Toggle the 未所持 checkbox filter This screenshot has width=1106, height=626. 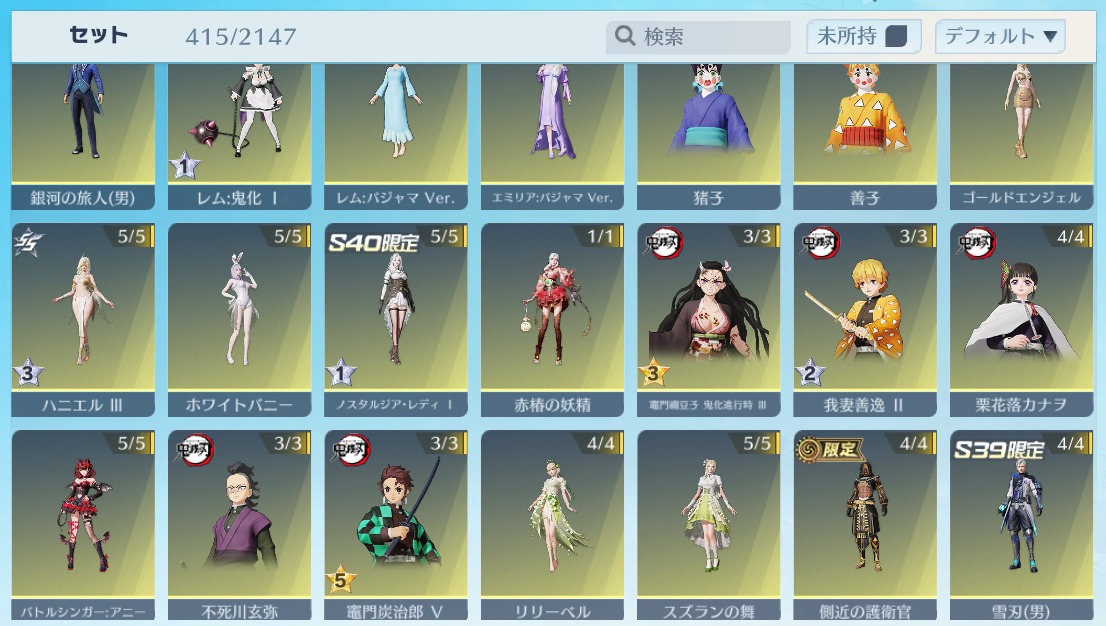click(896, 37)
